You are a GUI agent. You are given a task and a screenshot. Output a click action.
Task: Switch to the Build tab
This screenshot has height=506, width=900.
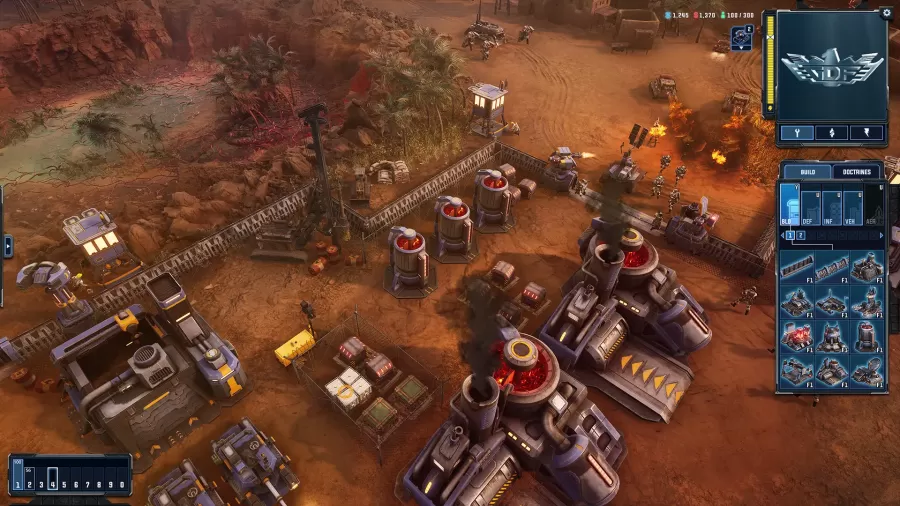point(807,172)
